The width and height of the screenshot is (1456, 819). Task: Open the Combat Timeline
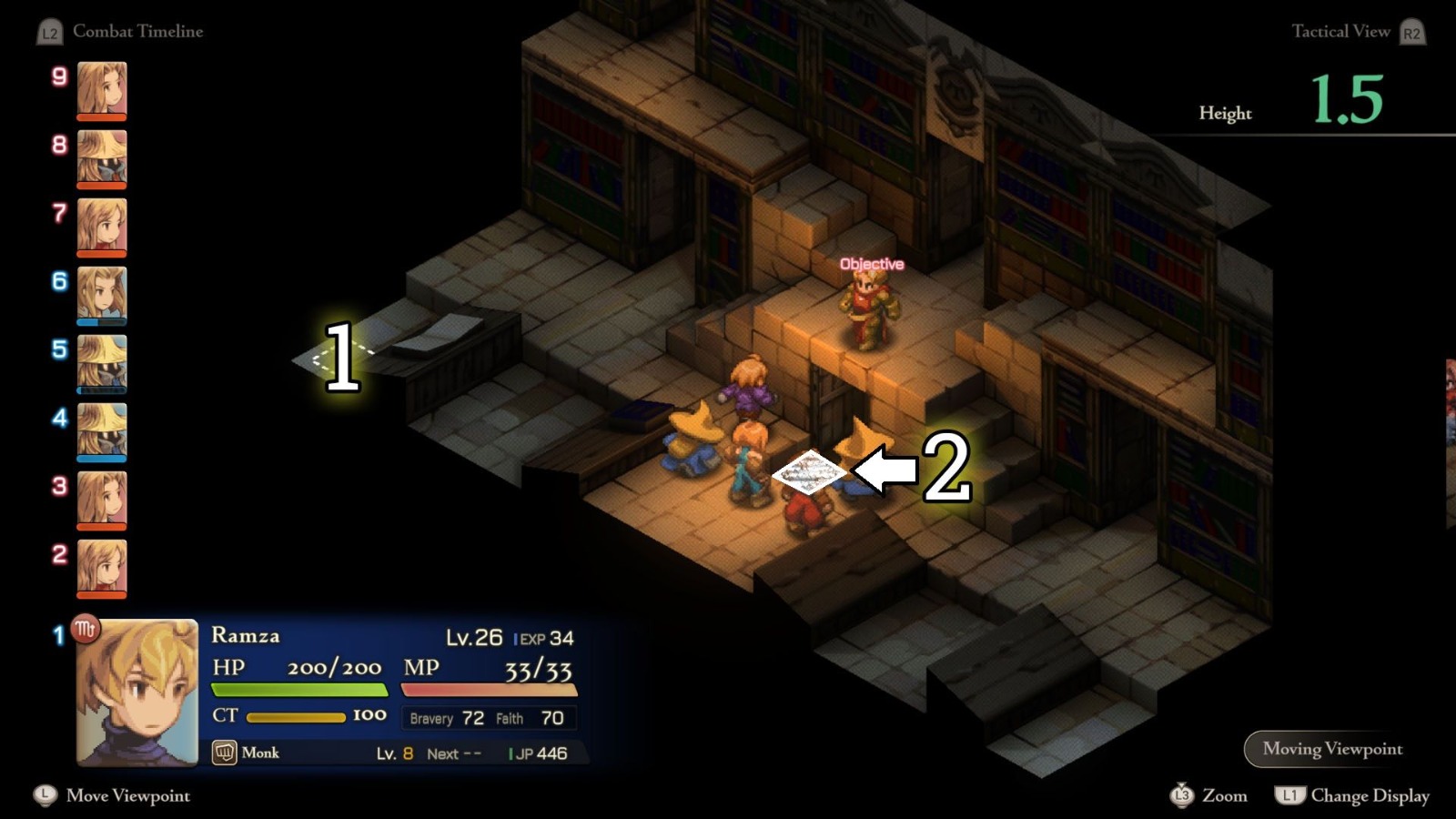pyautogui.click(x=138, y=32)
